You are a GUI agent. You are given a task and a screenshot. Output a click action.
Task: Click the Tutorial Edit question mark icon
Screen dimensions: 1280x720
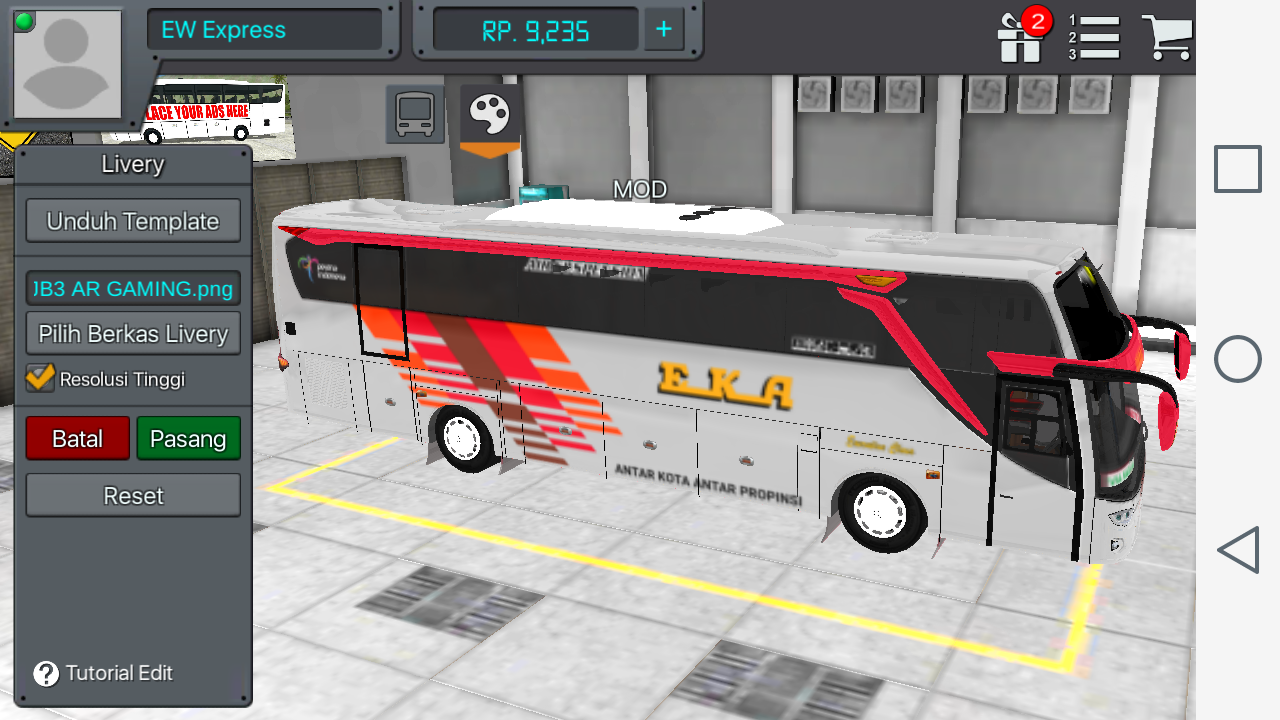[44, 673]
